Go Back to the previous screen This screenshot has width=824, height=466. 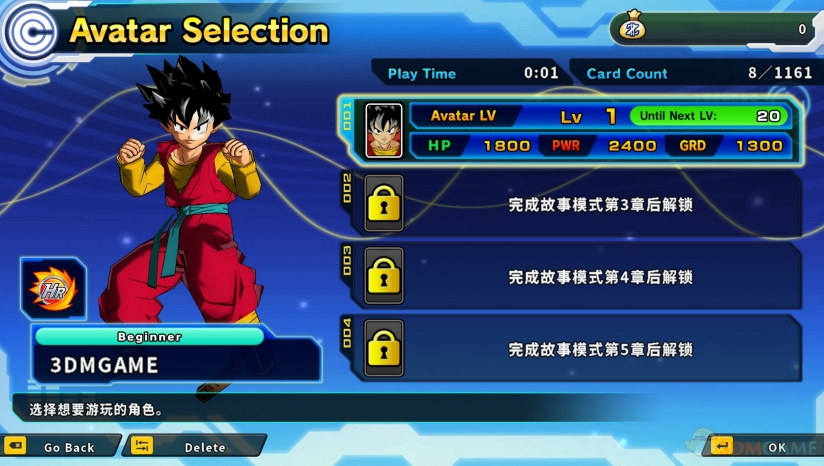(60, 447)
